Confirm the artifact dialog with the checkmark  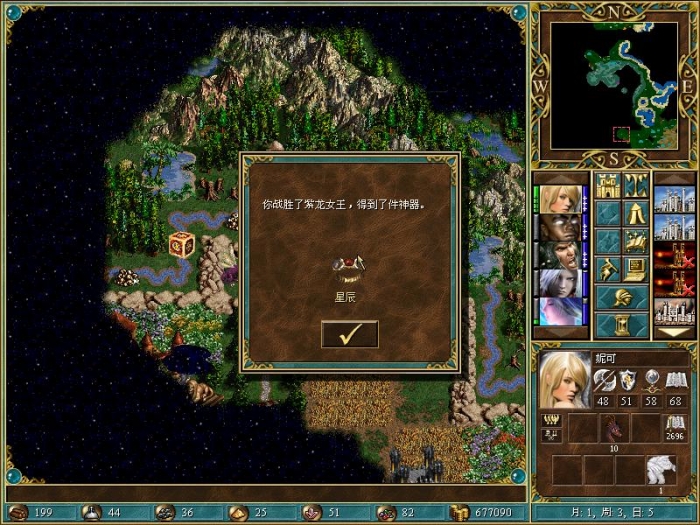click(349, 334)
